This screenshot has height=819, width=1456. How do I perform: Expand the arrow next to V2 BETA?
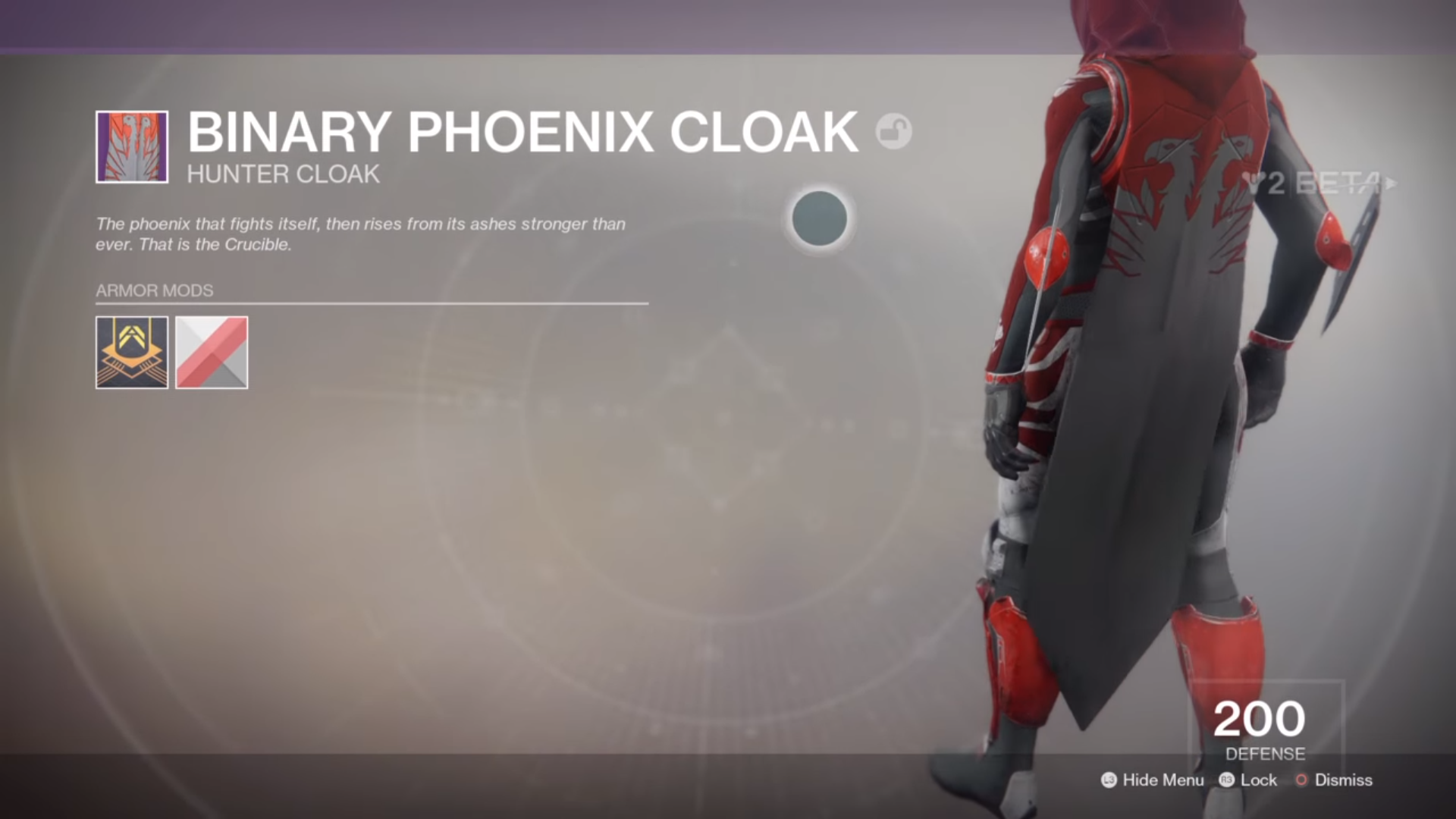(x=1391, y=181)
